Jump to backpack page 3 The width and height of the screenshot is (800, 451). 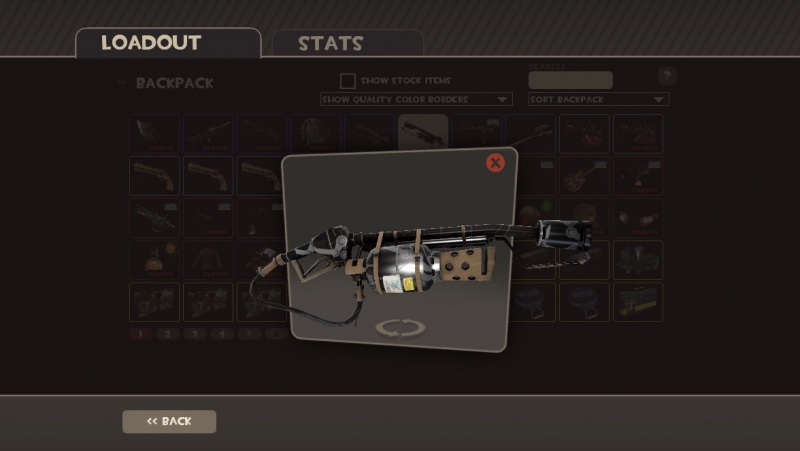pos(195,334)
